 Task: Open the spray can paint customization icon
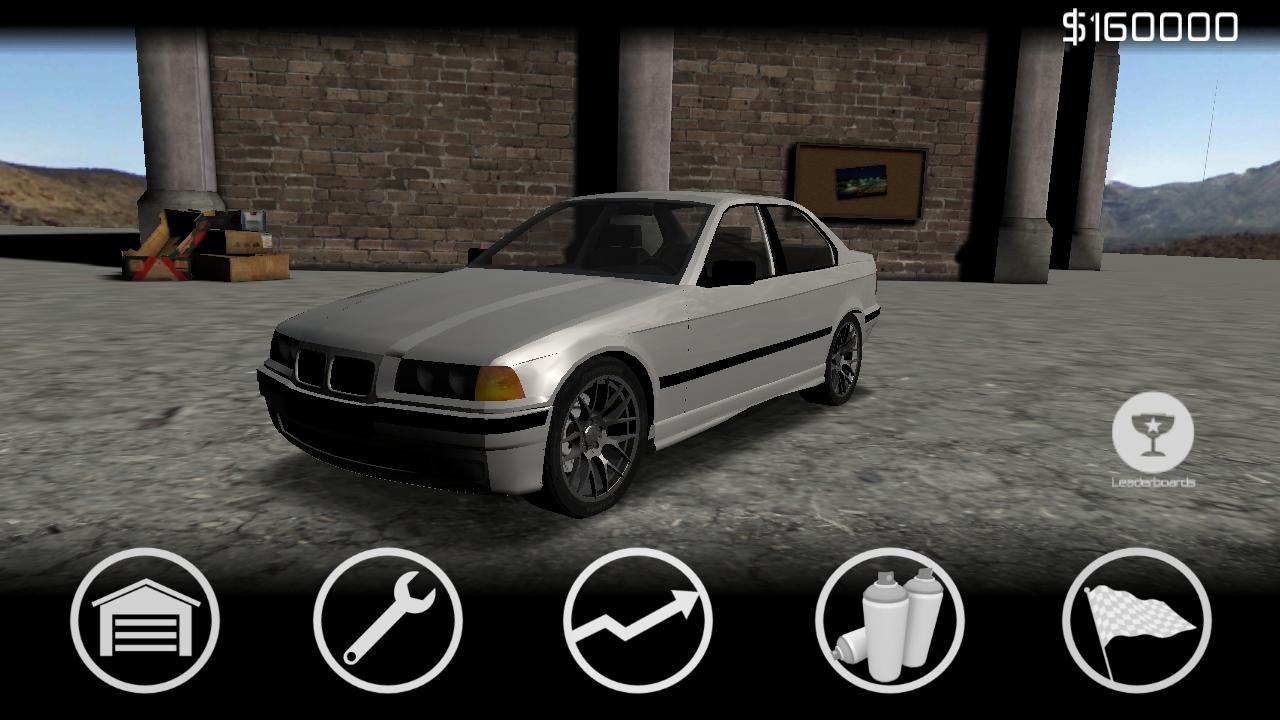pyautogui.click(x=880, y=622)
